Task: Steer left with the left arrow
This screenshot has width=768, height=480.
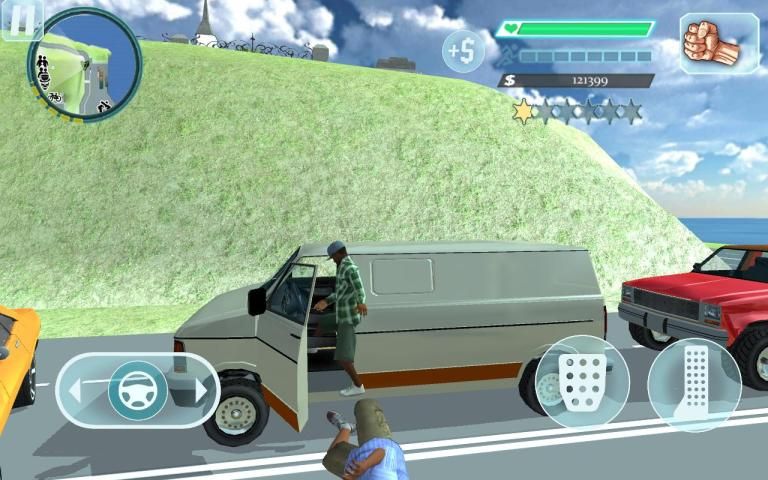Action: (x=74, y=389)
